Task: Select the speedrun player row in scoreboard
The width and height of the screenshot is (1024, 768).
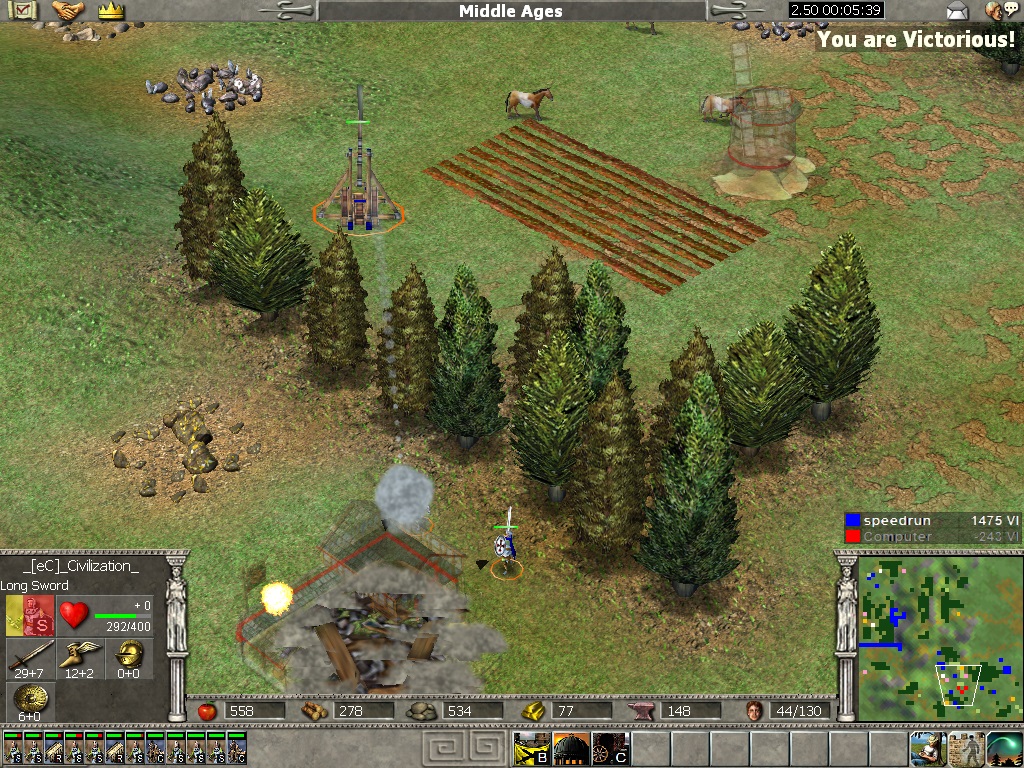Action: 931,520
